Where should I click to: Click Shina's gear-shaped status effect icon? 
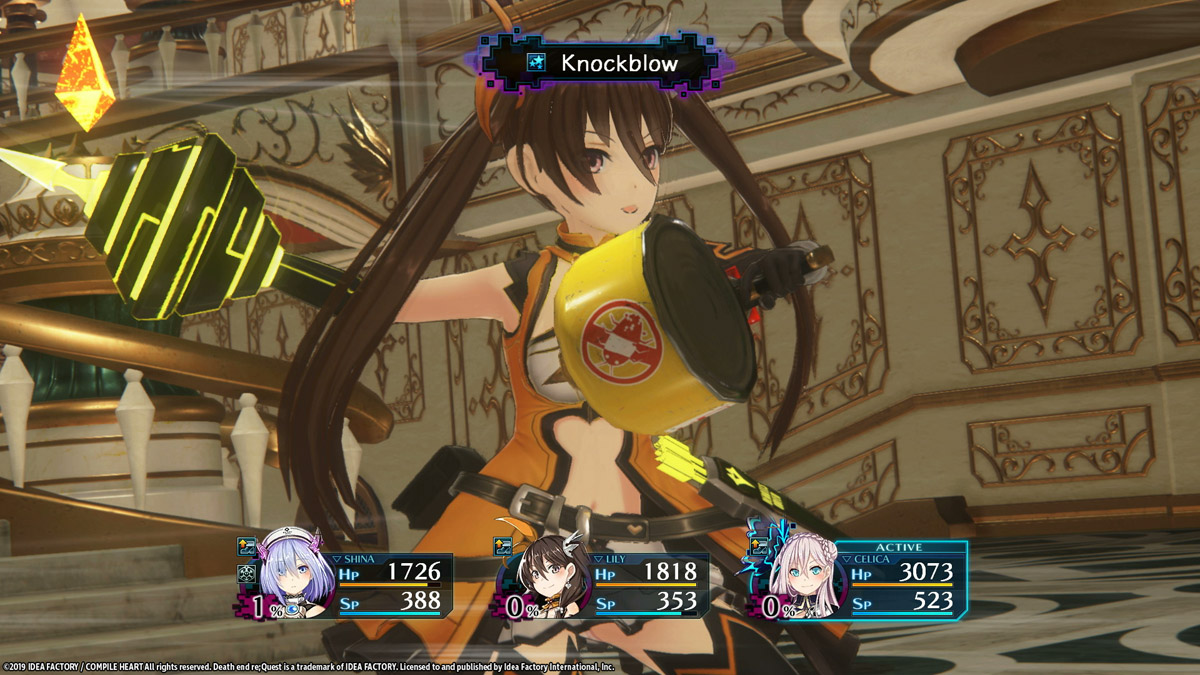[x=248, y=575]
